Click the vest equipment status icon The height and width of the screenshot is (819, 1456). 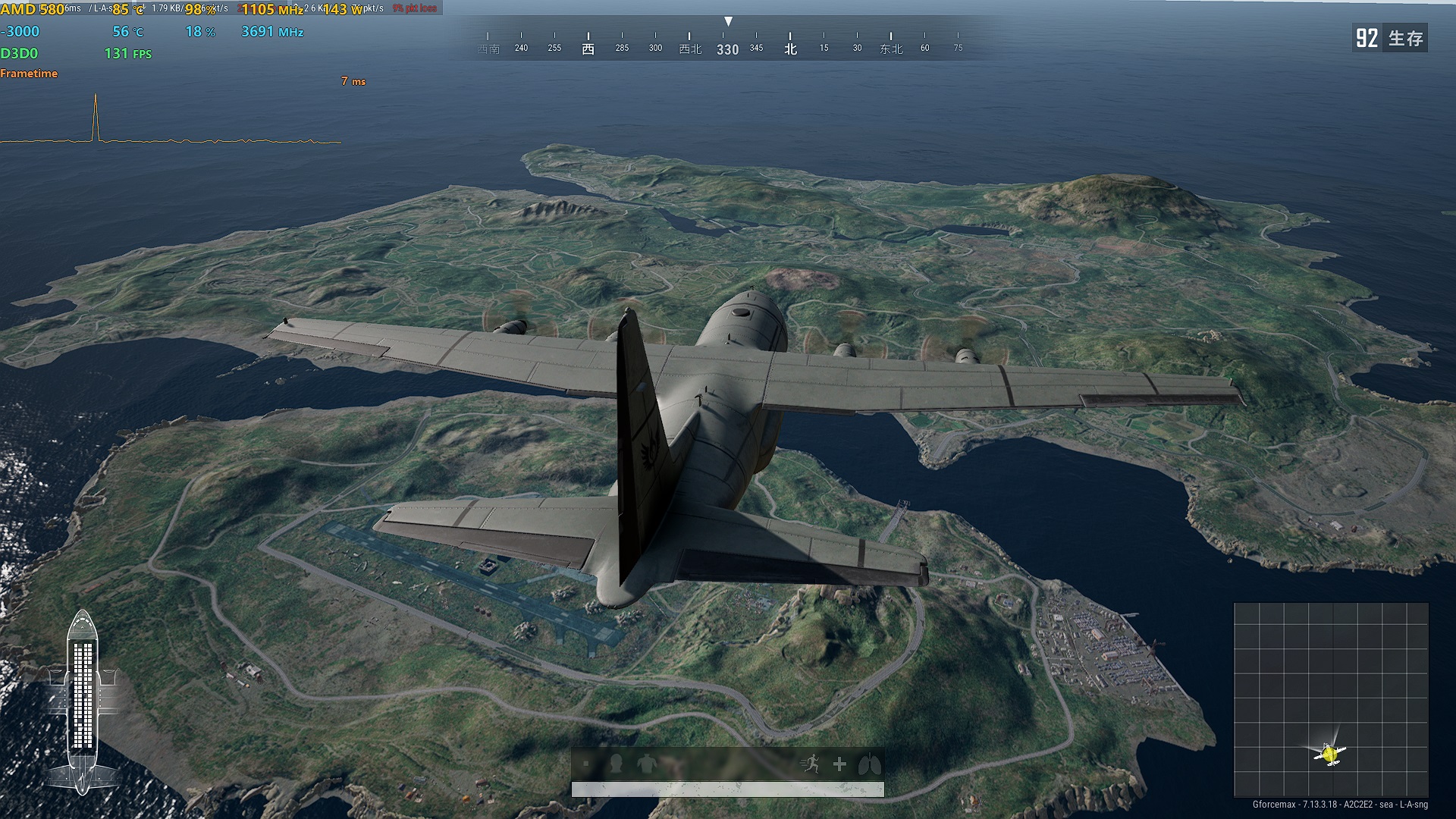click(647, 764)
